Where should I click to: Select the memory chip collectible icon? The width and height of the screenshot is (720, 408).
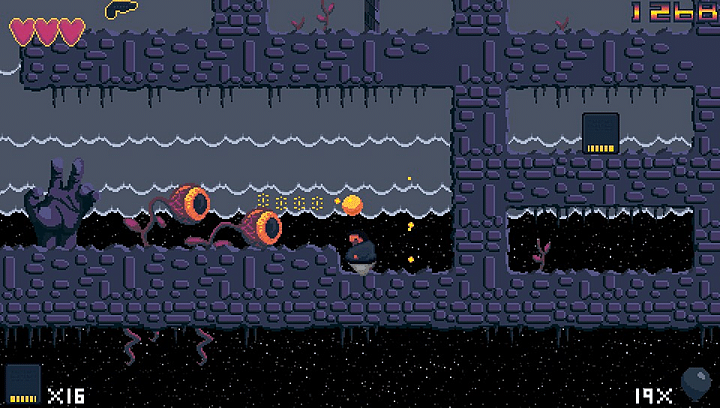pos(601,133)
